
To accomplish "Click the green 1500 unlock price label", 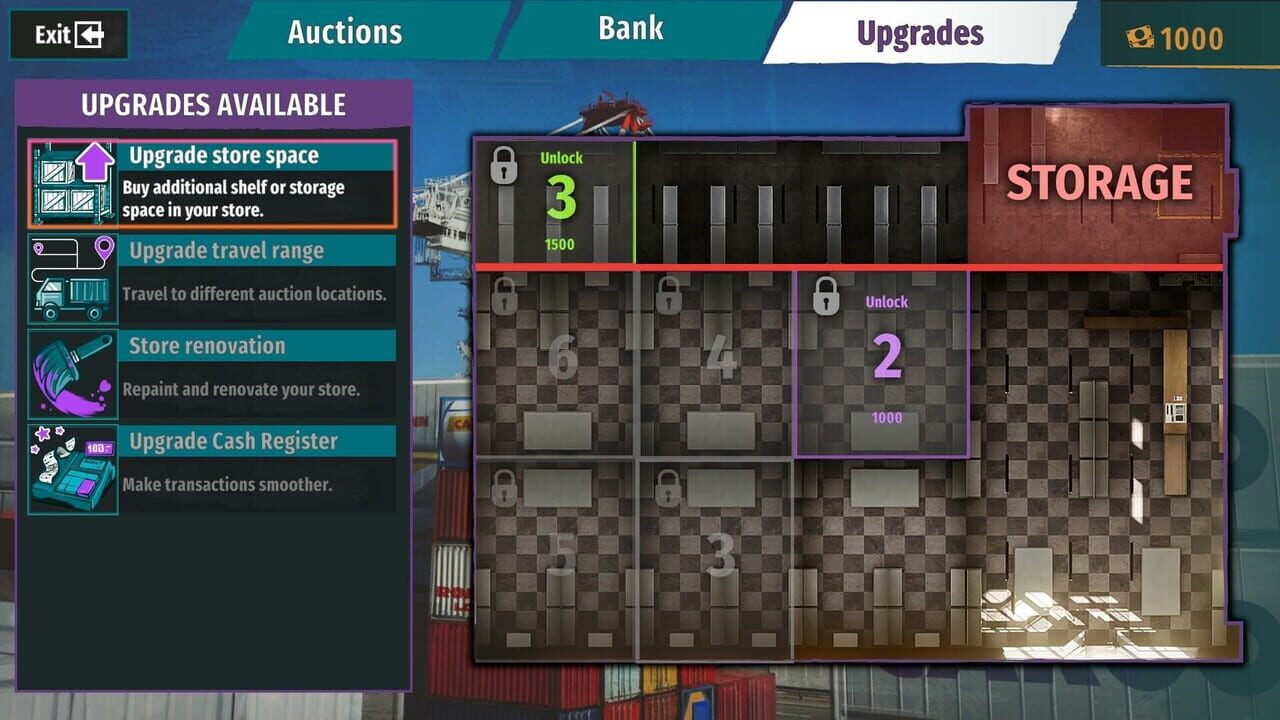I will pyautogui.click(x=561, y=243).
